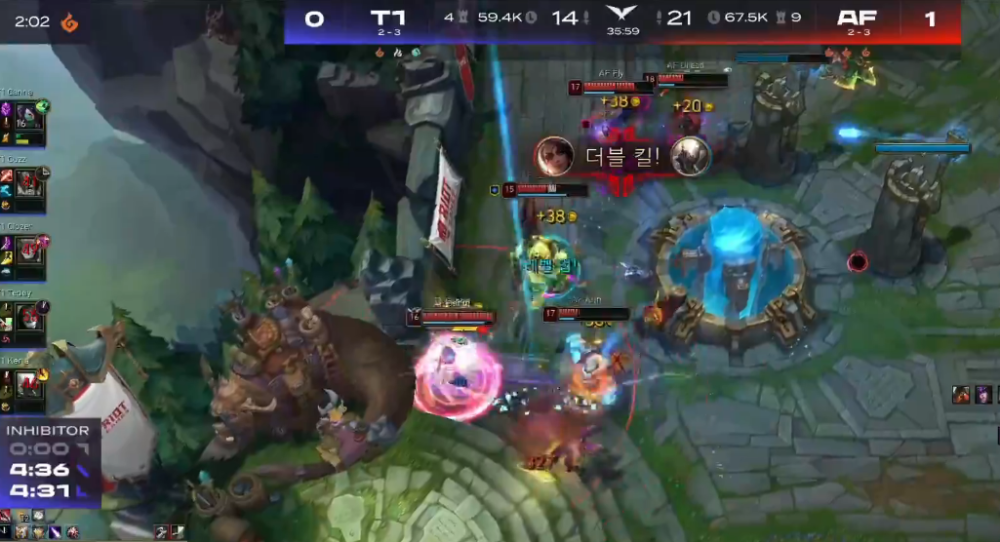Click the orange broadcast logo beside 2:02

69,21
